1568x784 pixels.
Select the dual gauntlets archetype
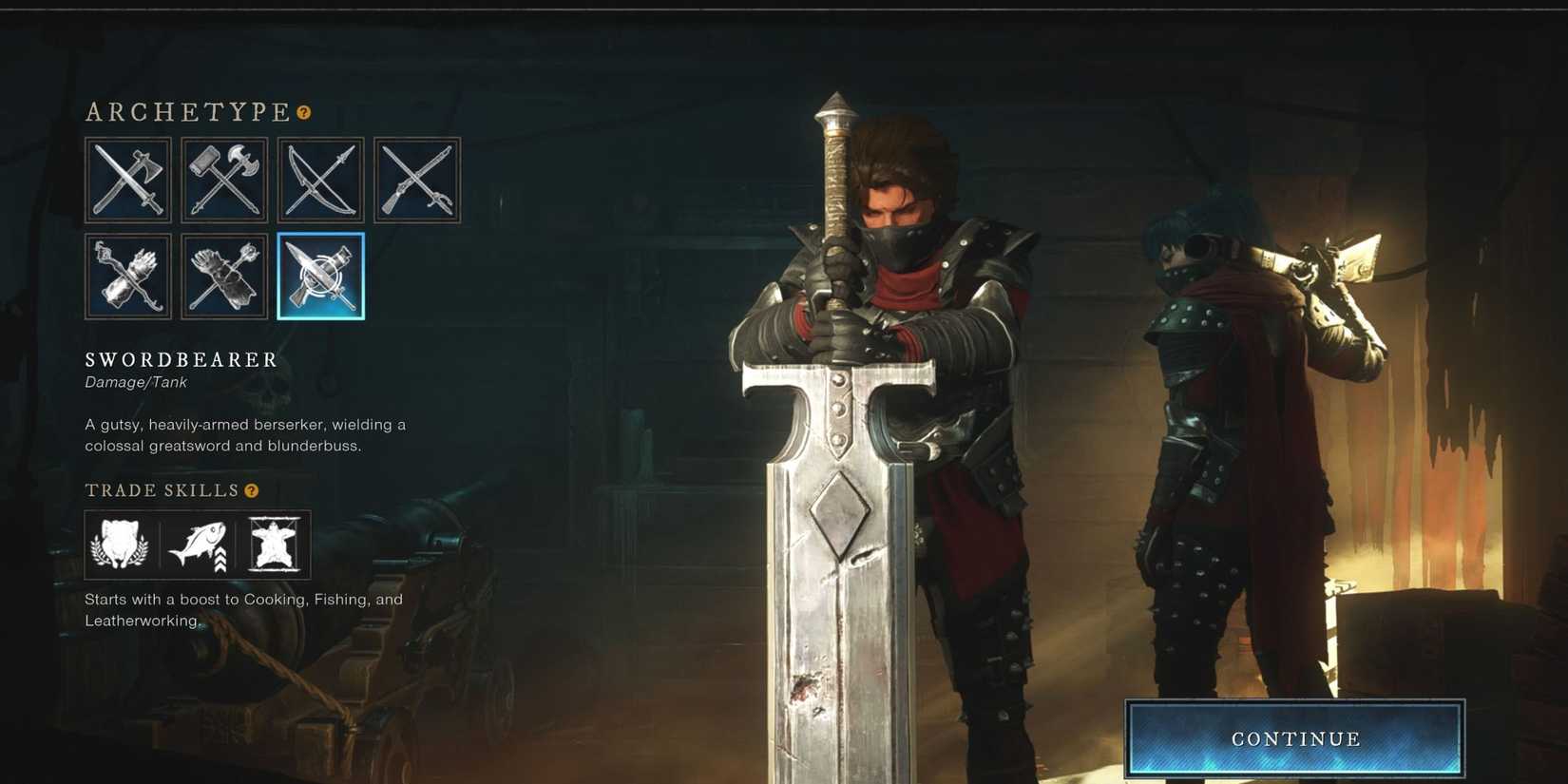click(x=224, y=277)
